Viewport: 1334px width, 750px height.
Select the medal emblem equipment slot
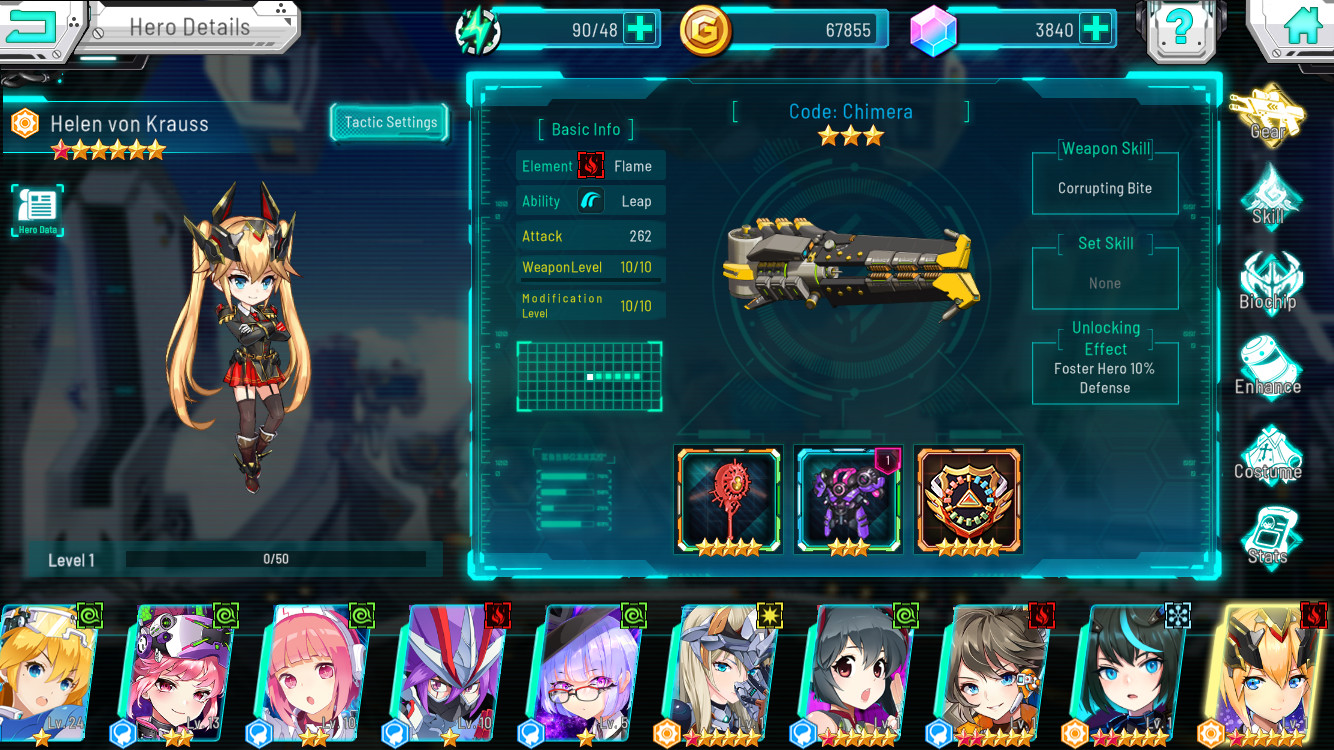(968, 497)
